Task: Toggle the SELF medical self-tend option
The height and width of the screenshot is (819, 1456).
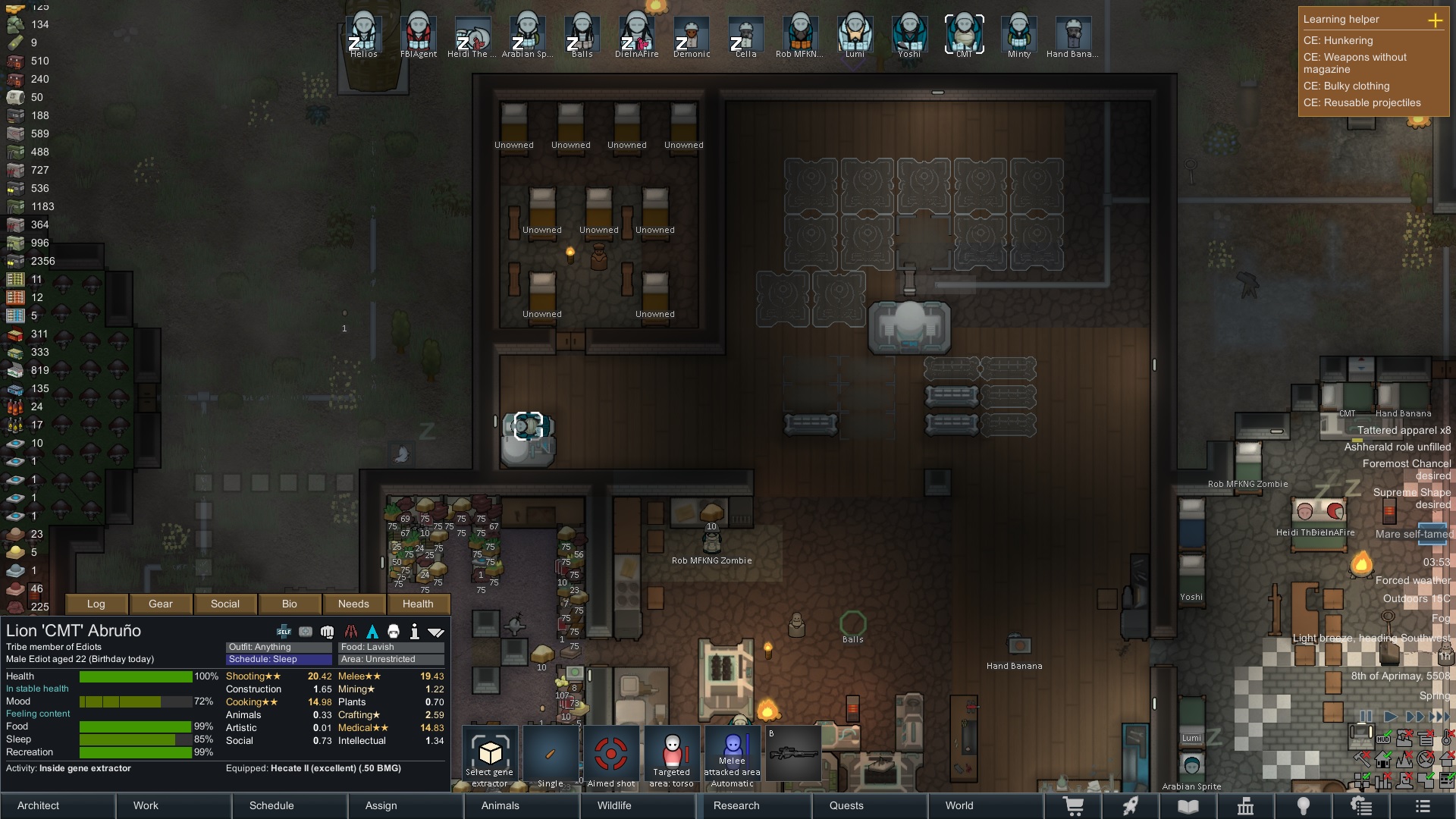Action: click(x=284, y=631)
